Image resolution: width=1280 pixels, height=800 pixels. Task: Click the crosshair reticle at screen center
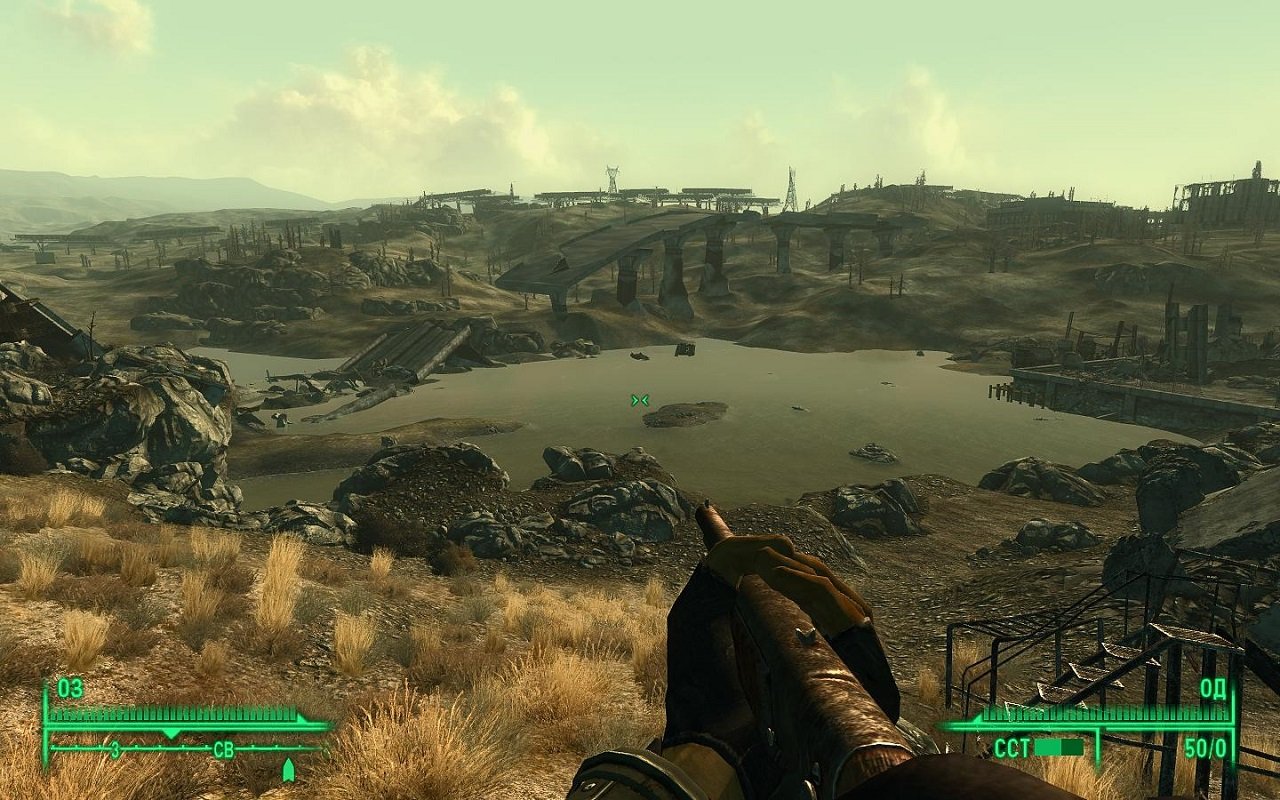tap(639, 399)
